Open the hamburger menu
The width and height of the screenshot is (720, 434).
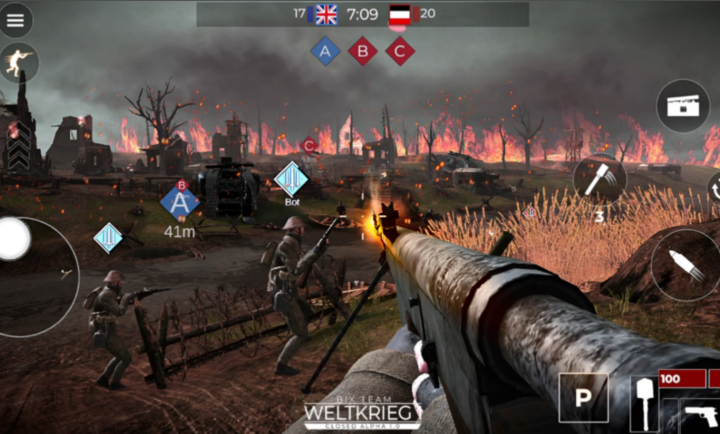pyautogui.click(x=16, y=19)
